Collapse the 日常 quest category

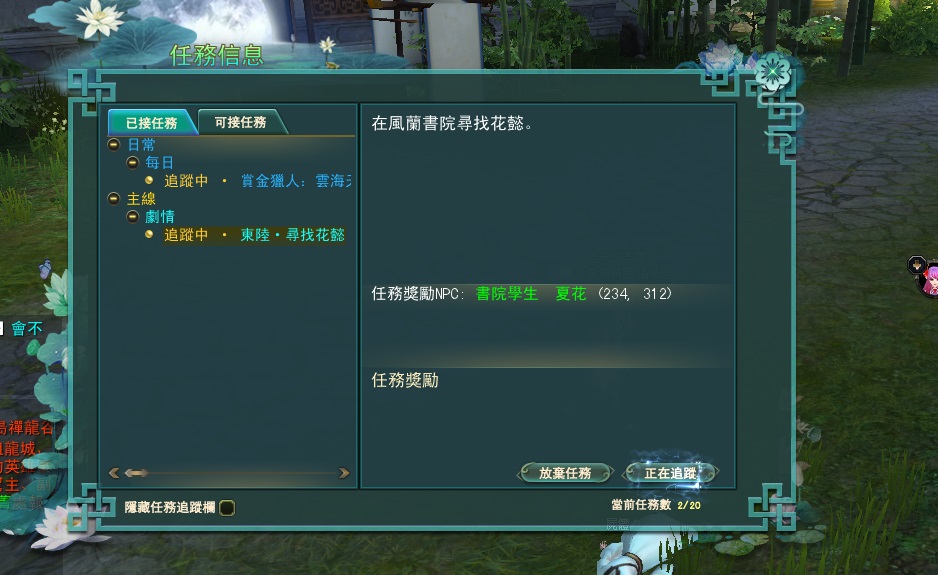(114, 145)
